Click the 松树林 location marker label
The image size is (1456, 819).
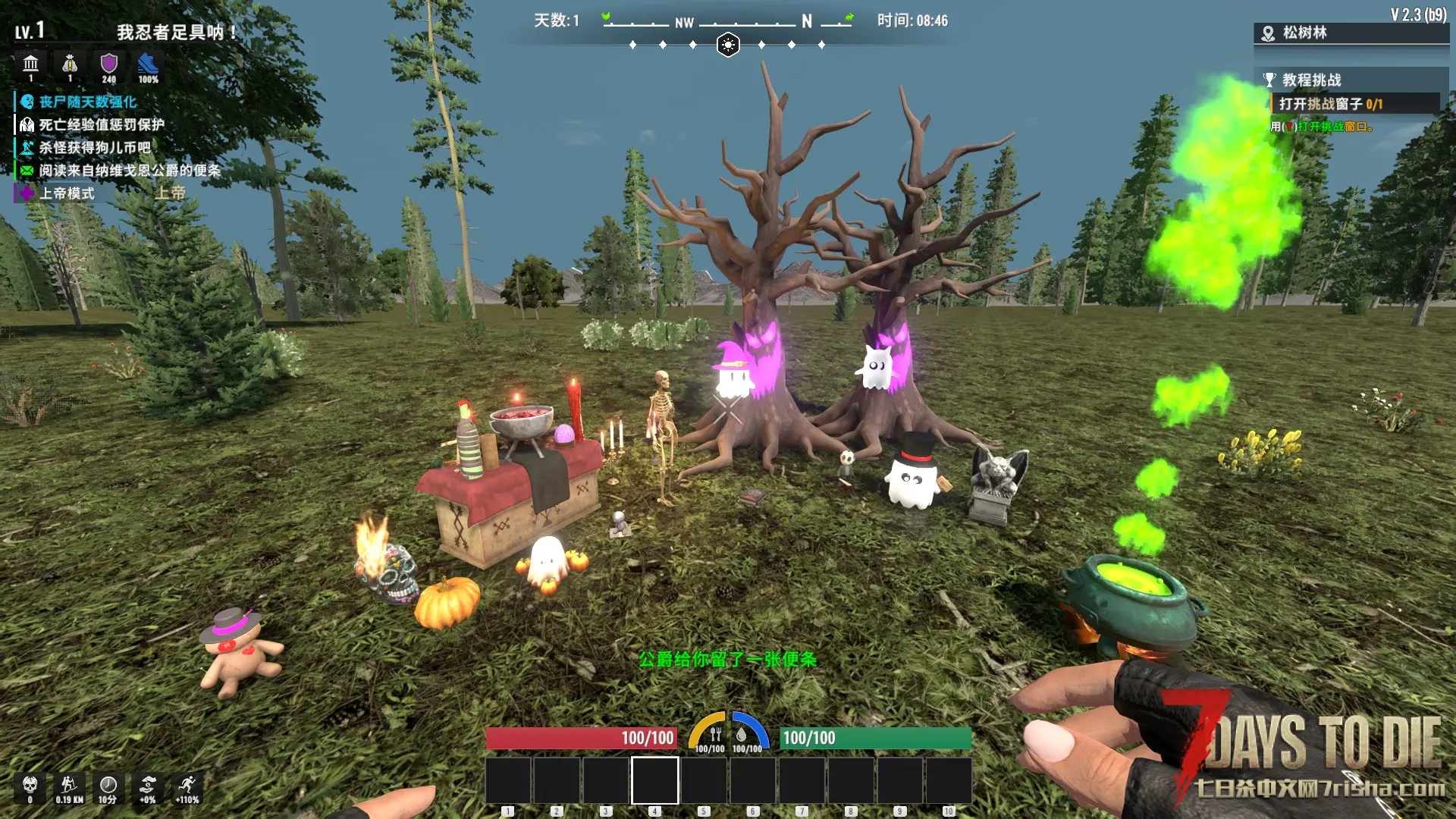(1304, 33)
